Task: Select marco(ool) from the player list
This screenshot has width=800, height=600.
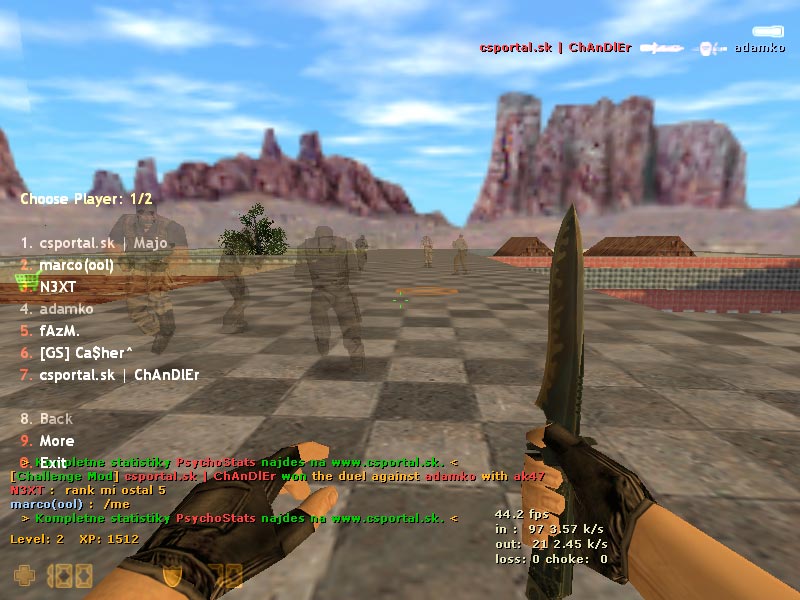Action: 76,265
